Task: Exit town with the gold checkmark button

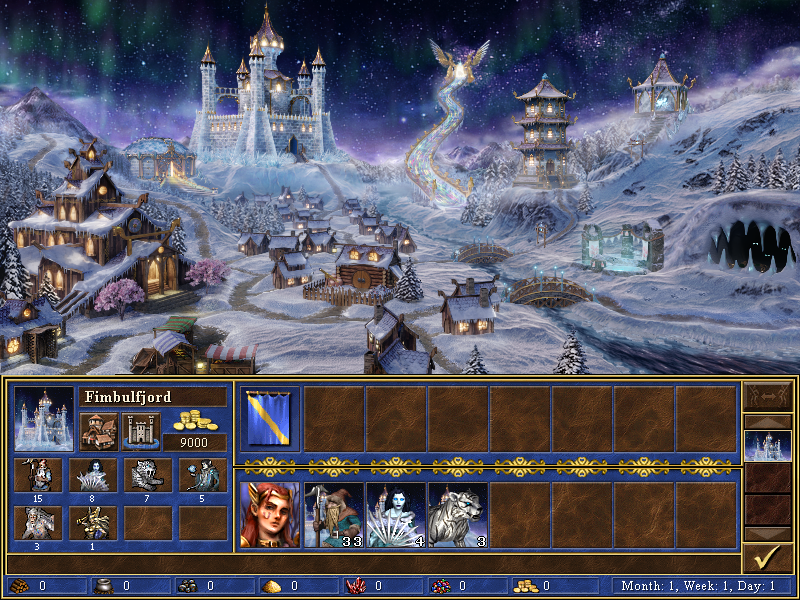Action: (767, 557)
